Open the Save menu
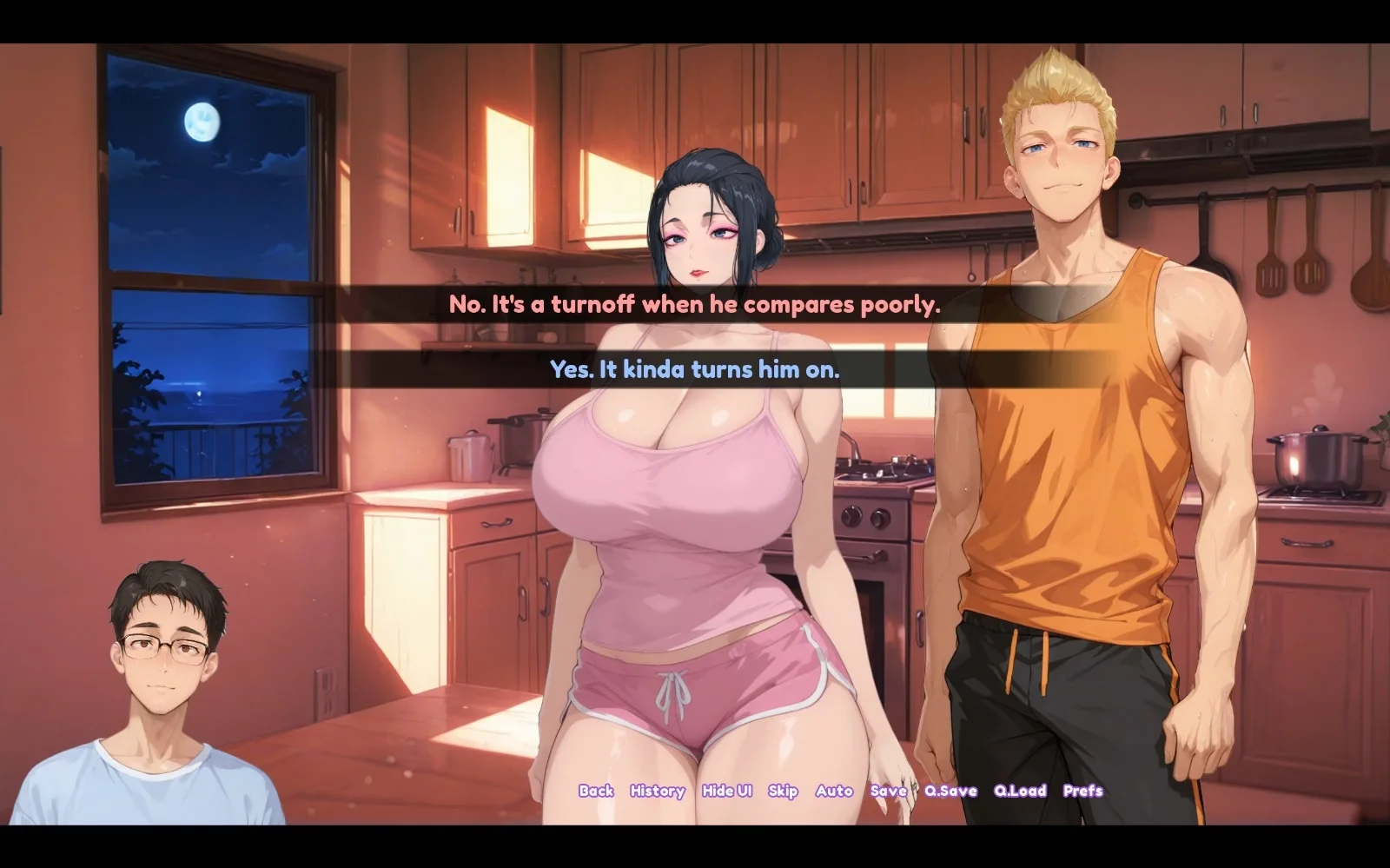The width and height of the screenshot is (1390, 868). tap(888, 791)
